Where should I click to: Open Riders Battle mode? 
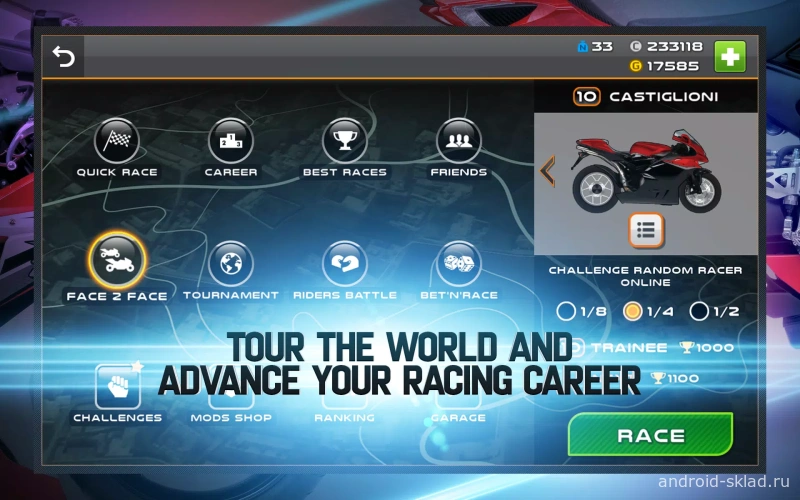[345, 264]
